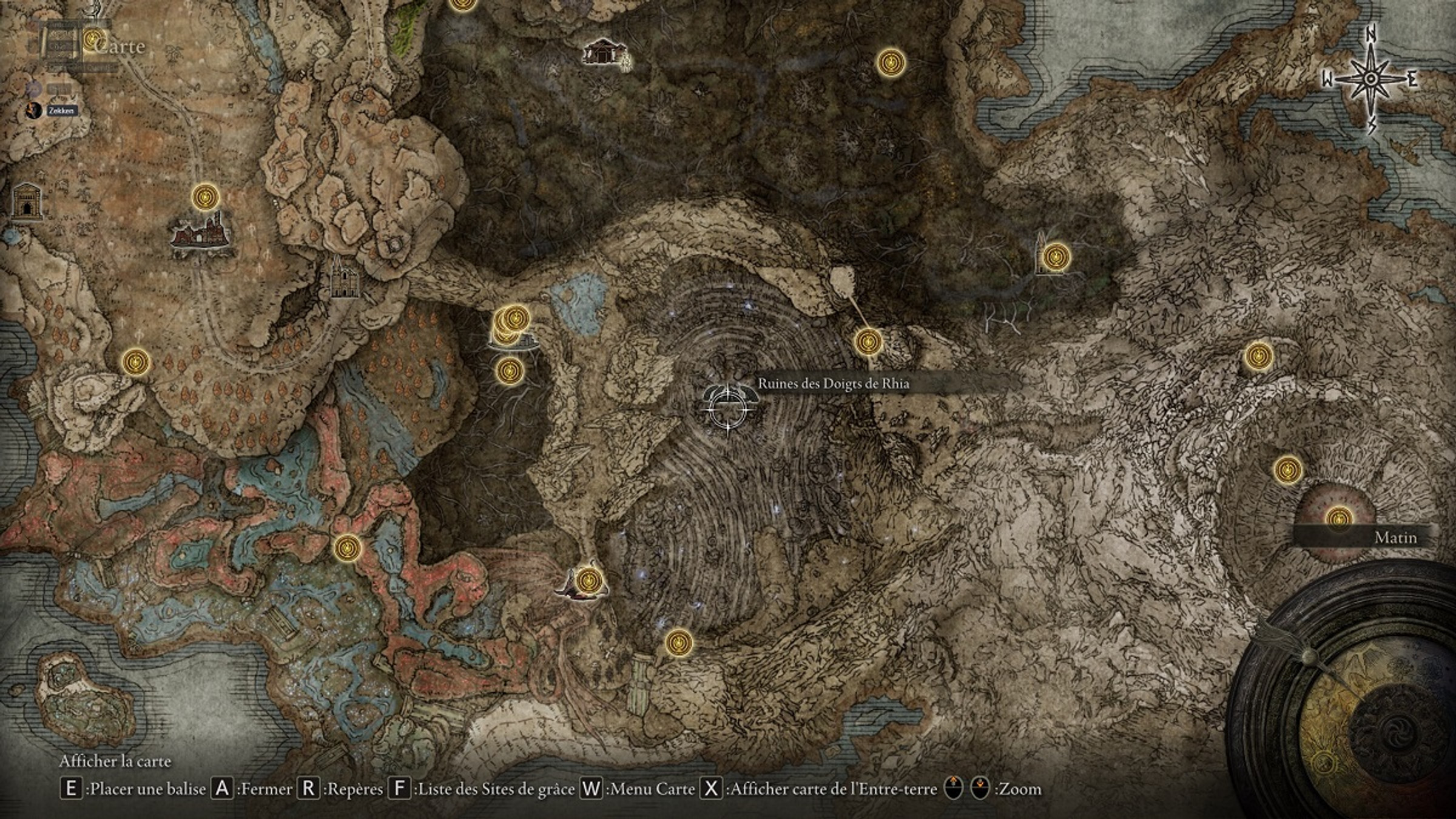This screenshot has height=819, width=1456.
Task: Select the grace marker above the red ruins
Action: pyautogui.click(x=205, y=197)
